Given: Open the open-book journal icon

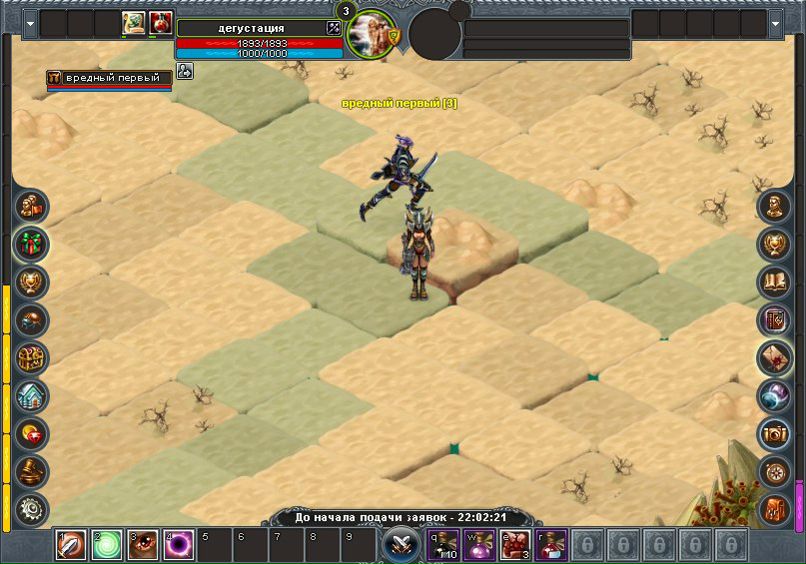Looking at the screenshot, I should (774, 282).
